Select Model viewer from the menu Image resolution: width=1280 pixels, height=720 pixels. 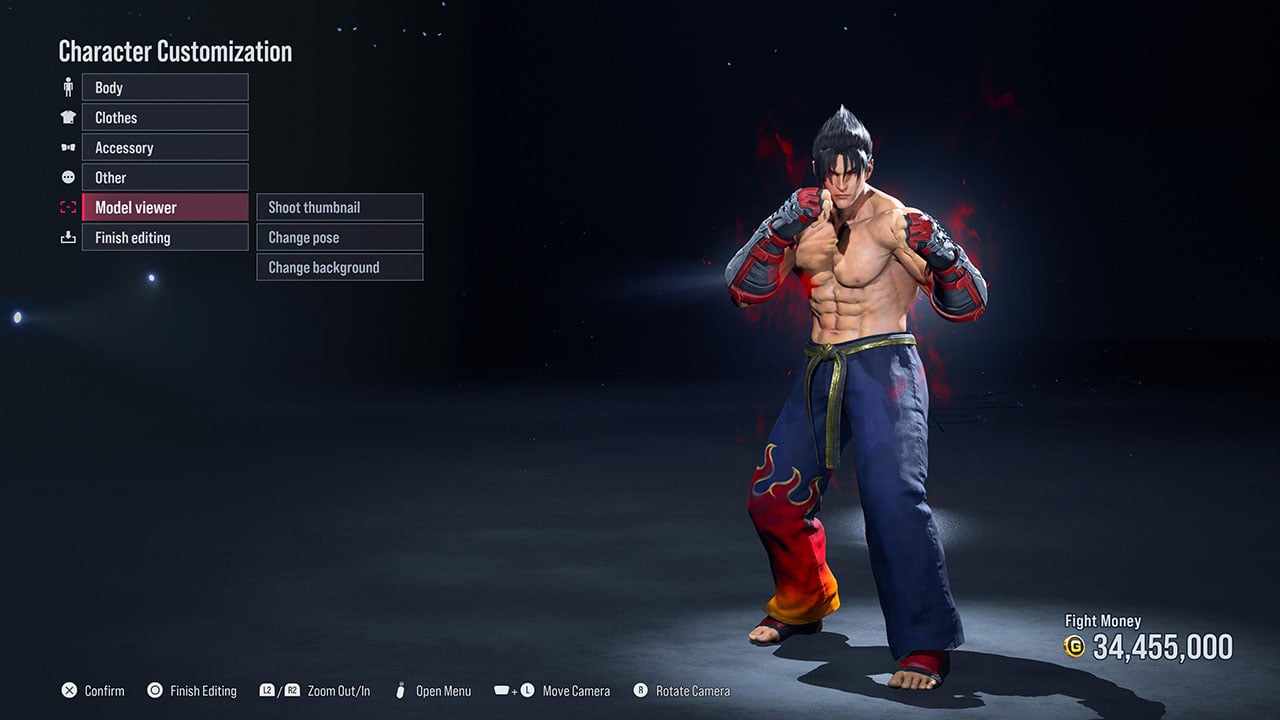coord(164,207)
